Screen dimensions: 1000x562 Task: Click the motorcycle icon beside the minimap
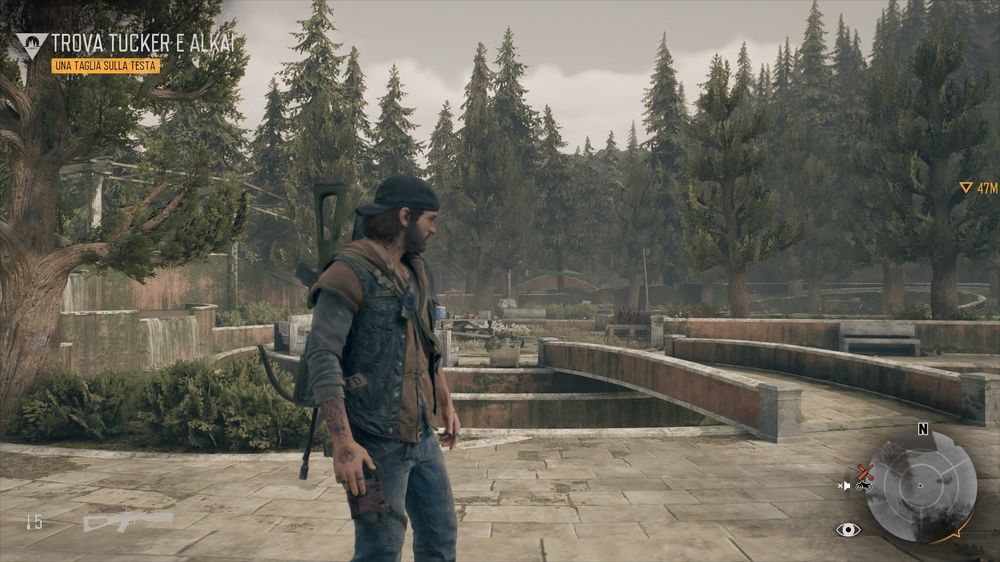865,486
